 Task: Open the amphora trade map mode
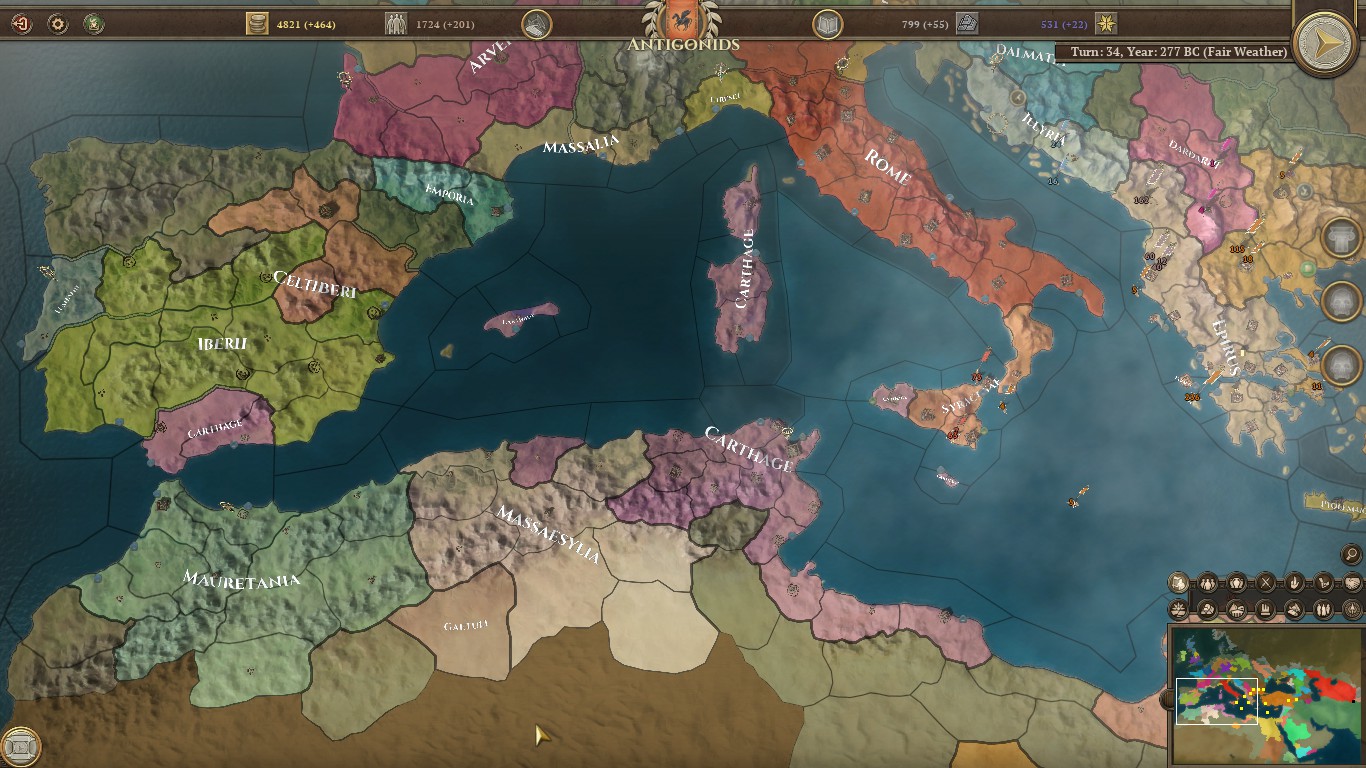[x=1236, y=581]
